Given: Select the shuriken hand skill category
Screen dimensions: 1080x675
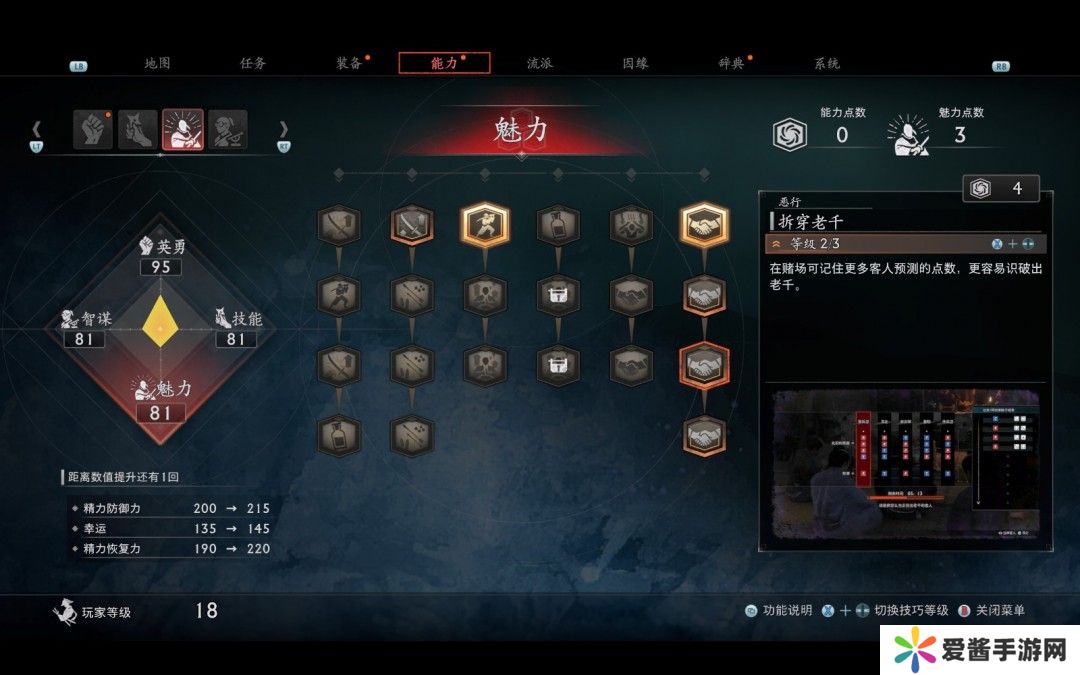Looking at the screenshot, I should click(x=138, y=130).
